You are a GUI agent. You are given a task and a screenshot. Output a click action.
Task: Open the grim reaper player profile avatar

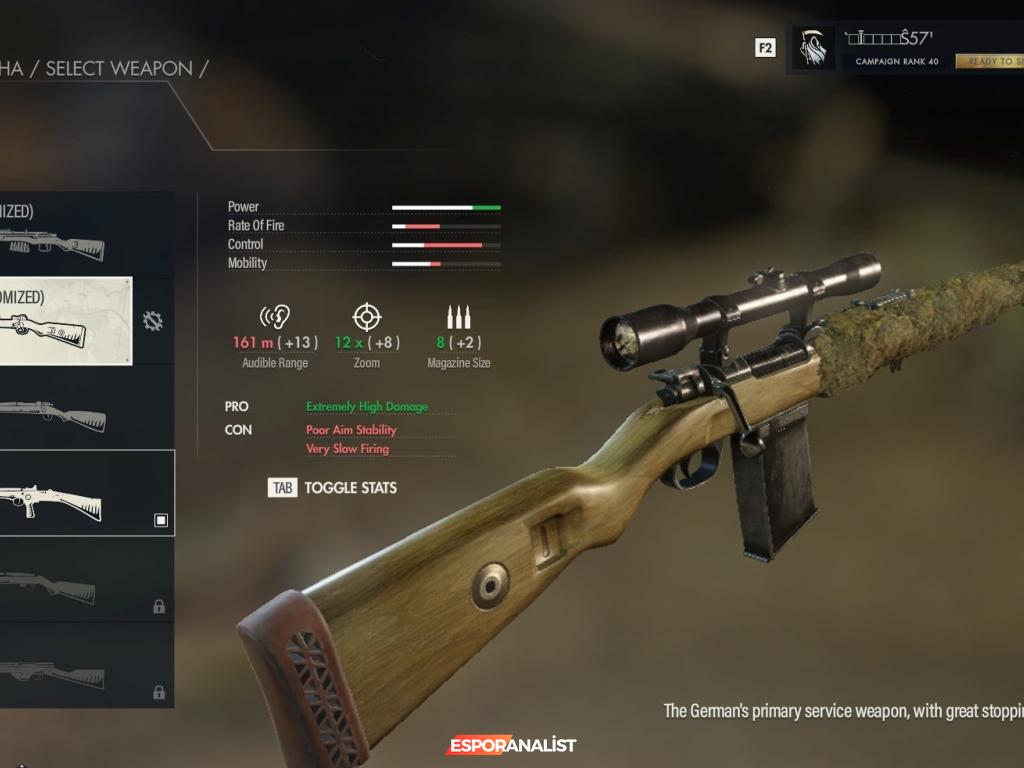click(813, 47)
